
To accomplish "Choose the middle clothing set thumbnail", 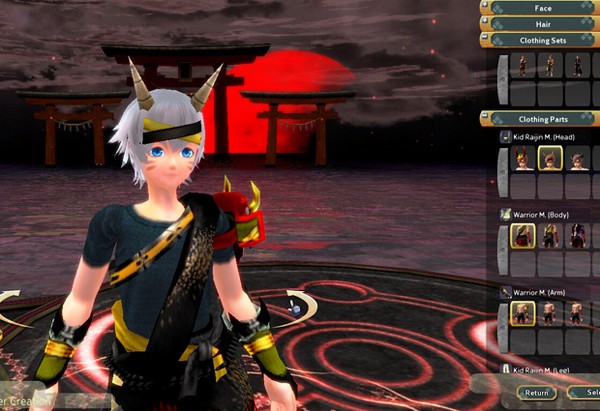I will pyautogui.click(x=550, y=67).
